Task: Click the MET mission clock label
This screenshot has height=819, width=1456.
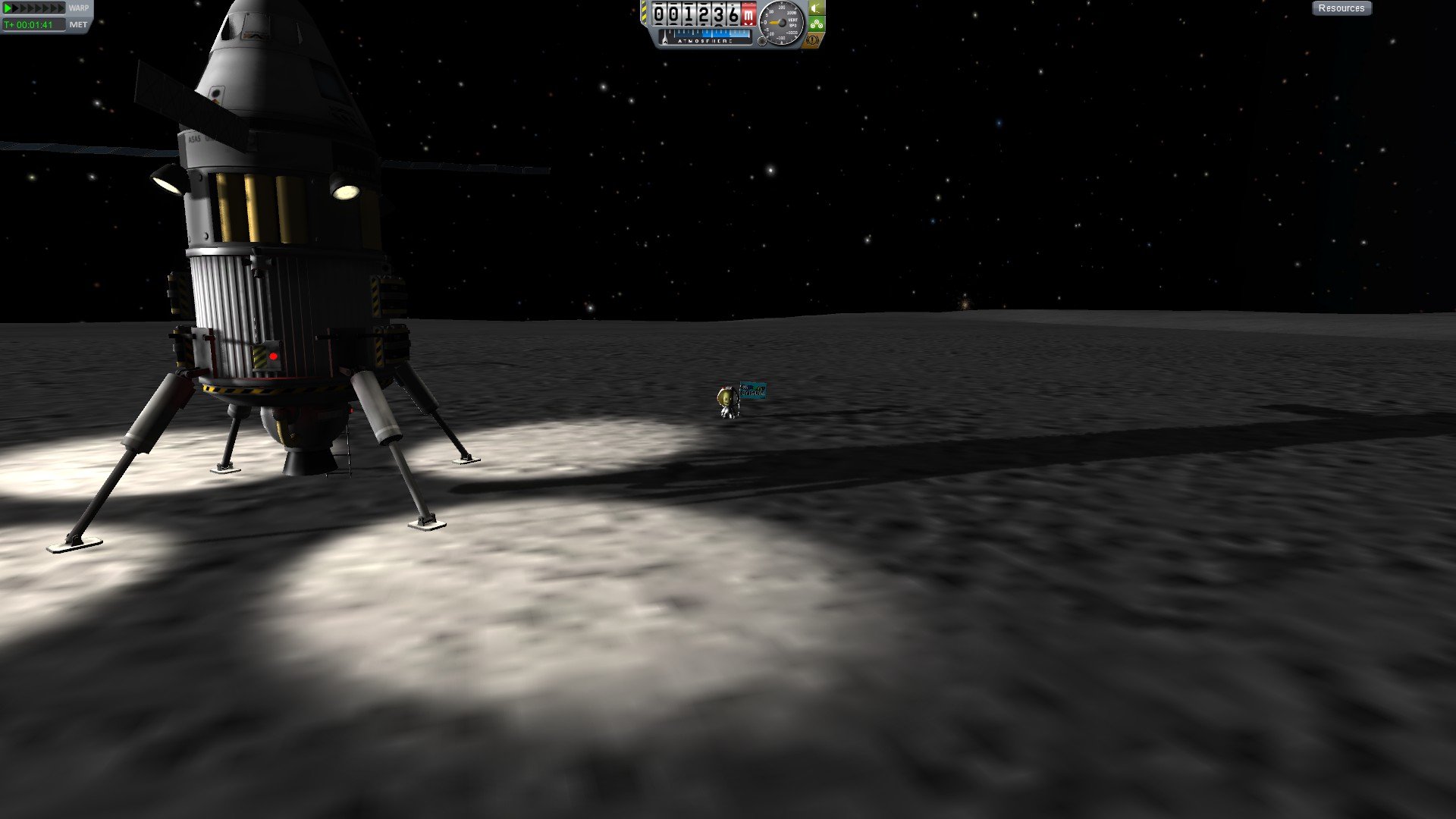Action: coord(78,24)
